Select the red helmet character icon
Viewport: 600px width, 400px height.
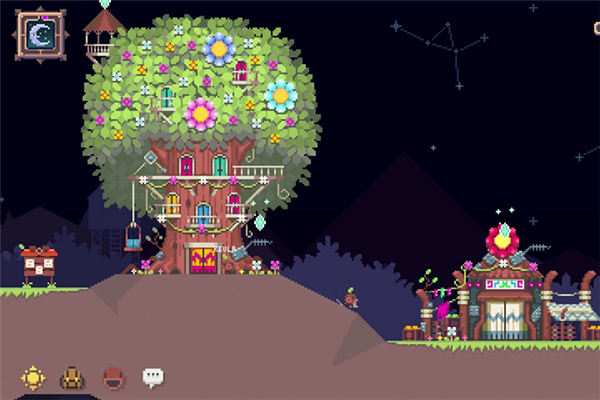click(113, 378)
